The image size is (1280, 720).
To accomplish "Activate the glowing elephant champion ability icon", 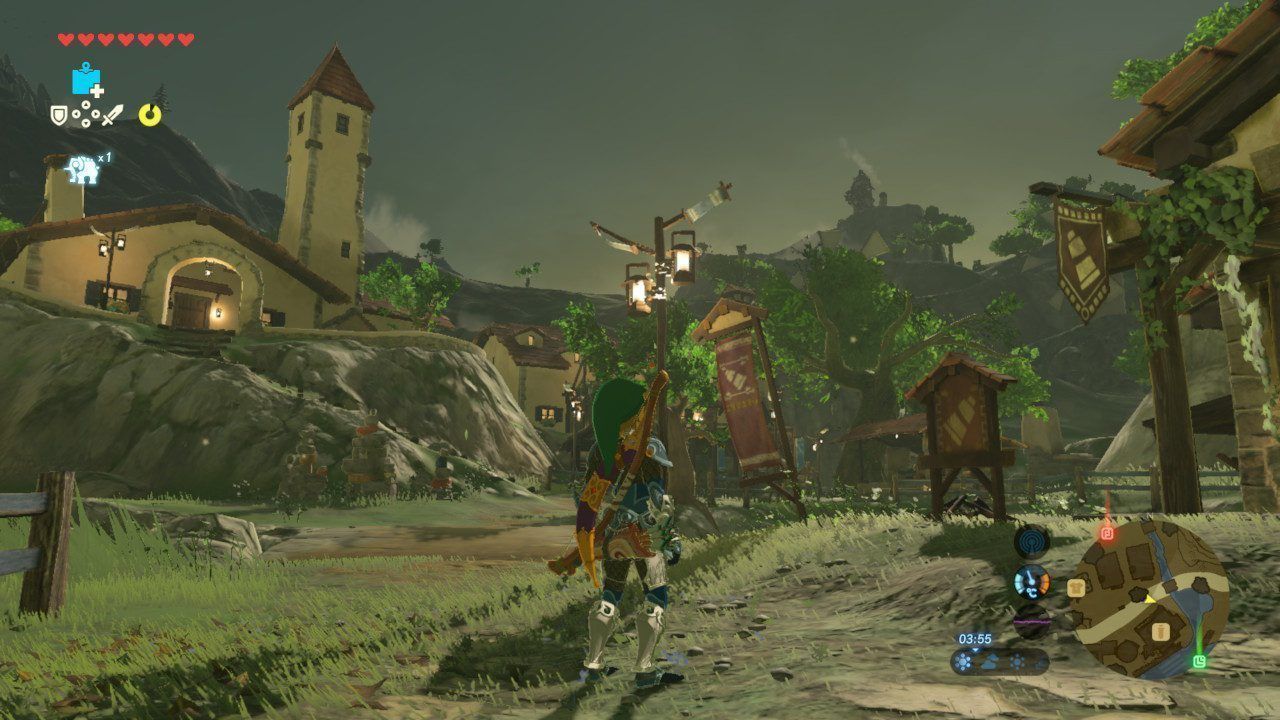I will pos(82,170).
